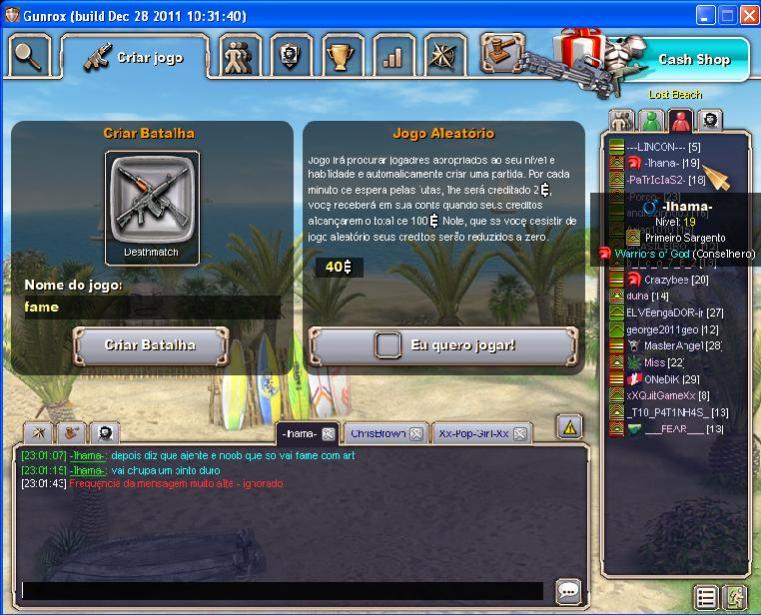Open the magnifying glass search tab
Screen dimensions: 761x615
coord(28,56)
